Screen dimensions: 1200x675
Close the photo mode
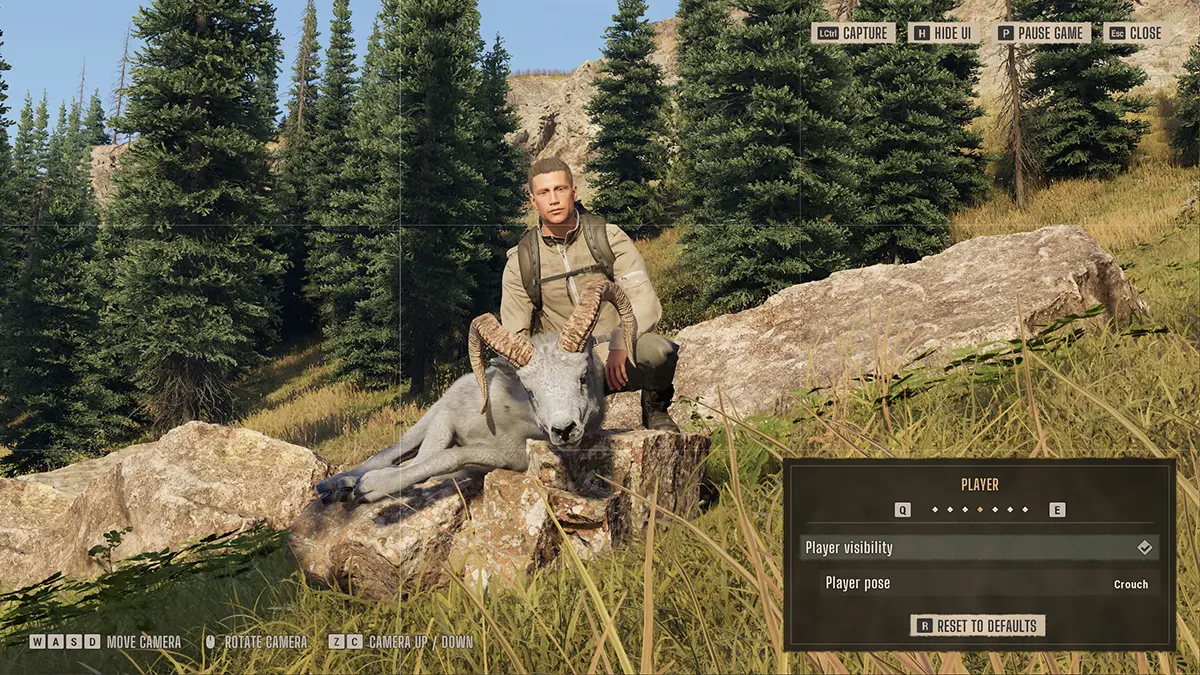(x=1136, y=33)
